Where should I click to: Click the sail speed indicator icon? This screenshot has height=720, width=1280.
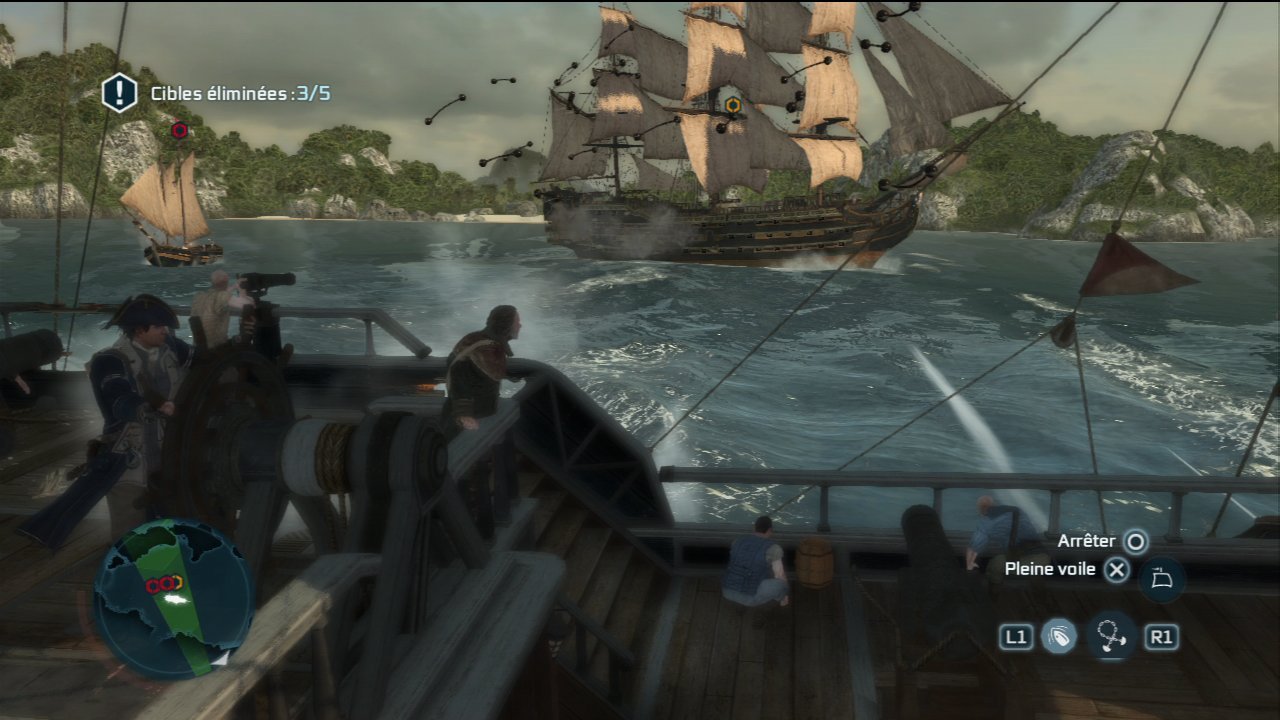[1161, 580]
